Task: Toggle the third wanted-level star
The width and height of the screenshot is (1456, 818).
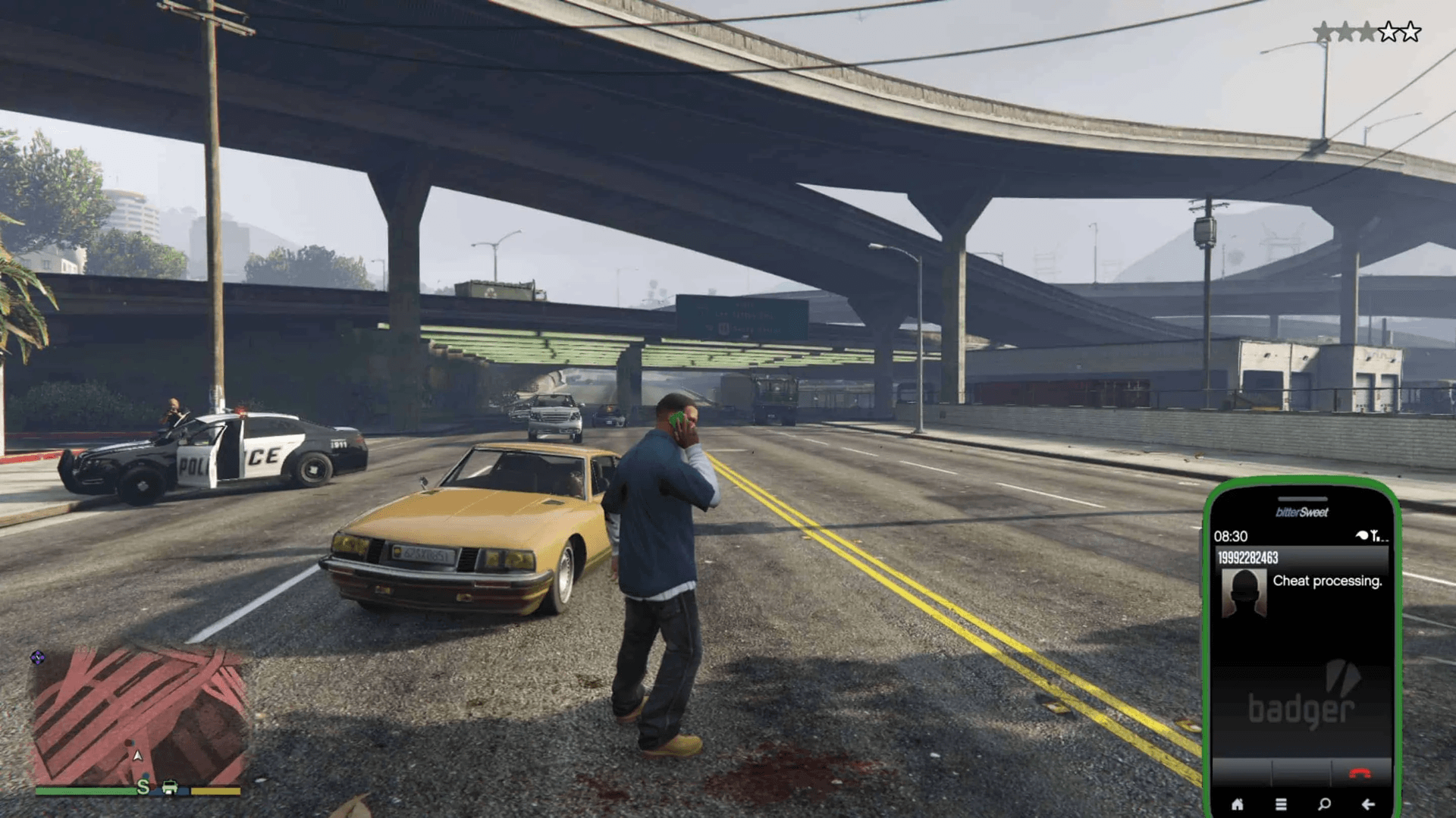Action: click(x=1367, y=32)
